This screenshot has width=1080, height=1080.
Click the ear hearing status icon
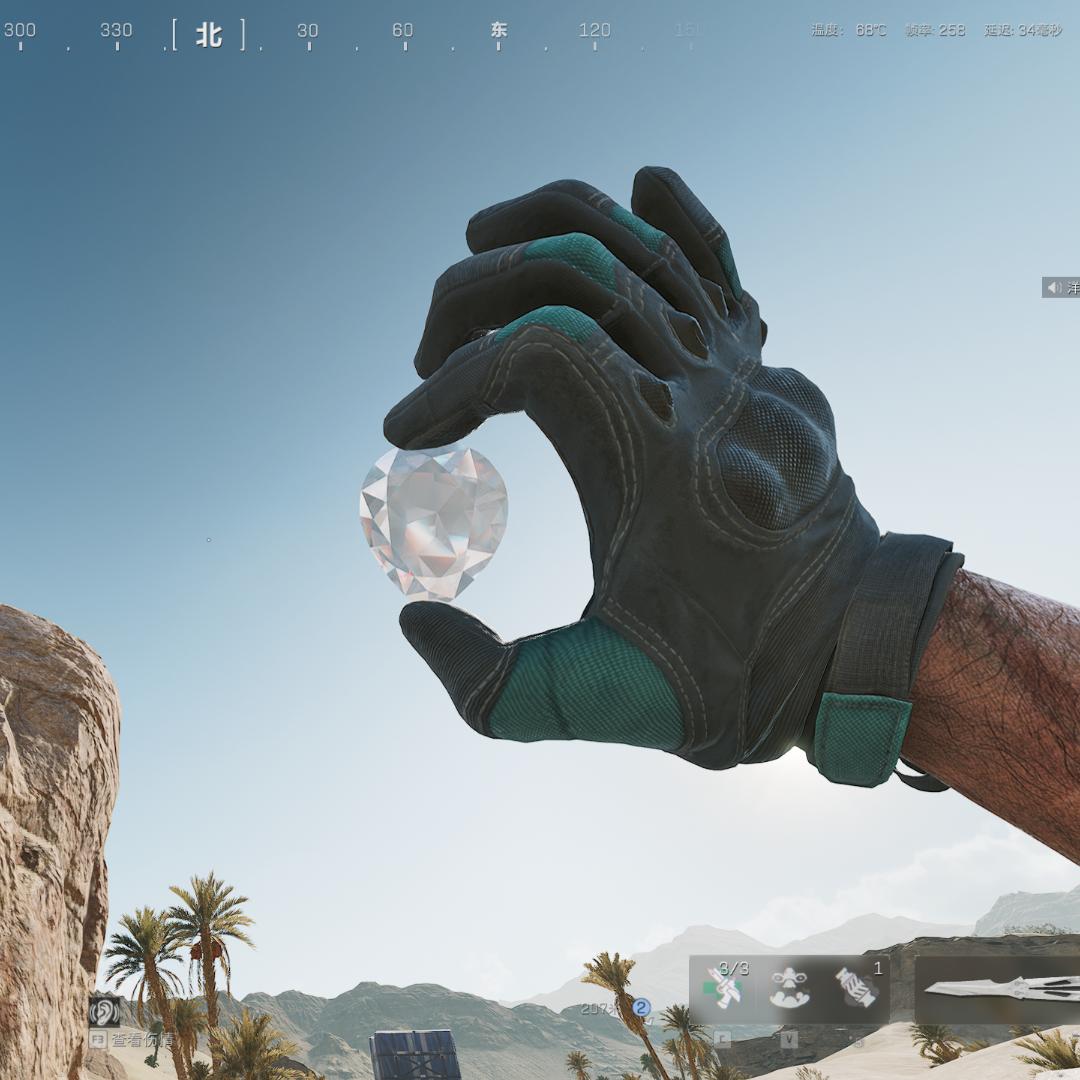point(103,1011)
